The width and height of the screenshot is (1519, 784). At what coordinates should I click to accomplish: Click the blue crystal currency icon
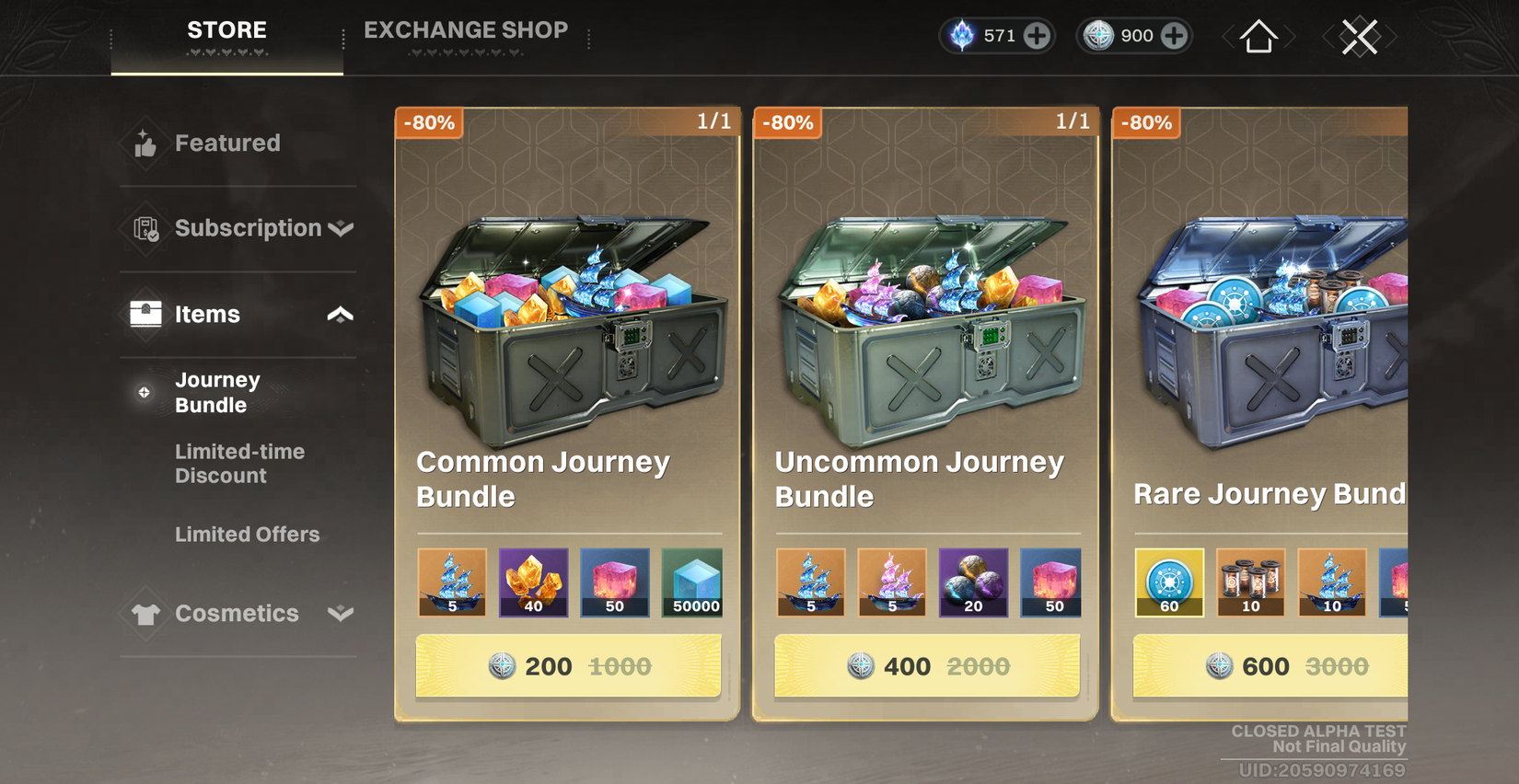tap(962, 36)
